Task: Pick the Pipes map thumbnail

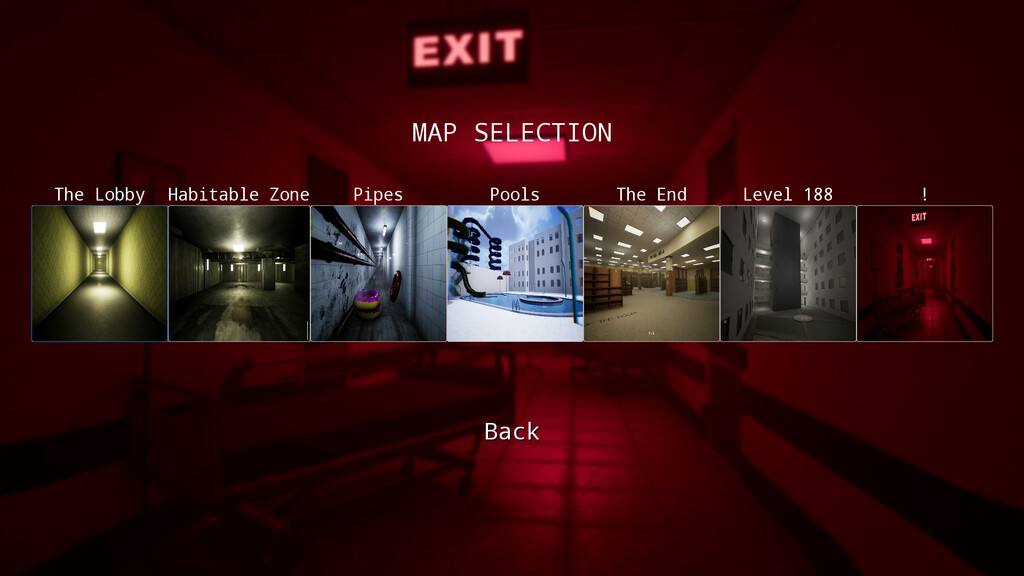Action: [378, 273]
